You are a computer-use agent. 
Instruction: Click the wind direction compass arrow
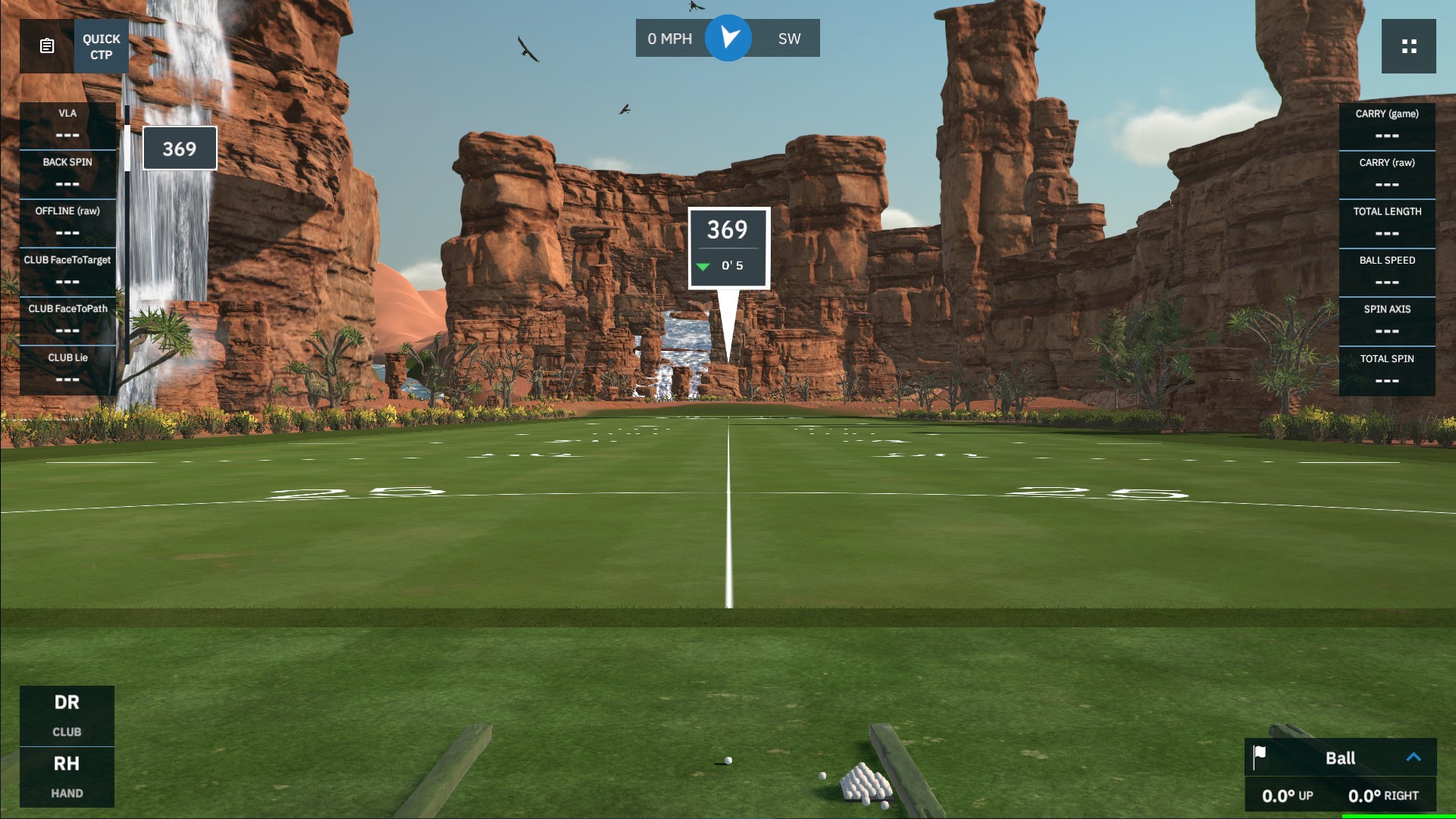(728, 37)
